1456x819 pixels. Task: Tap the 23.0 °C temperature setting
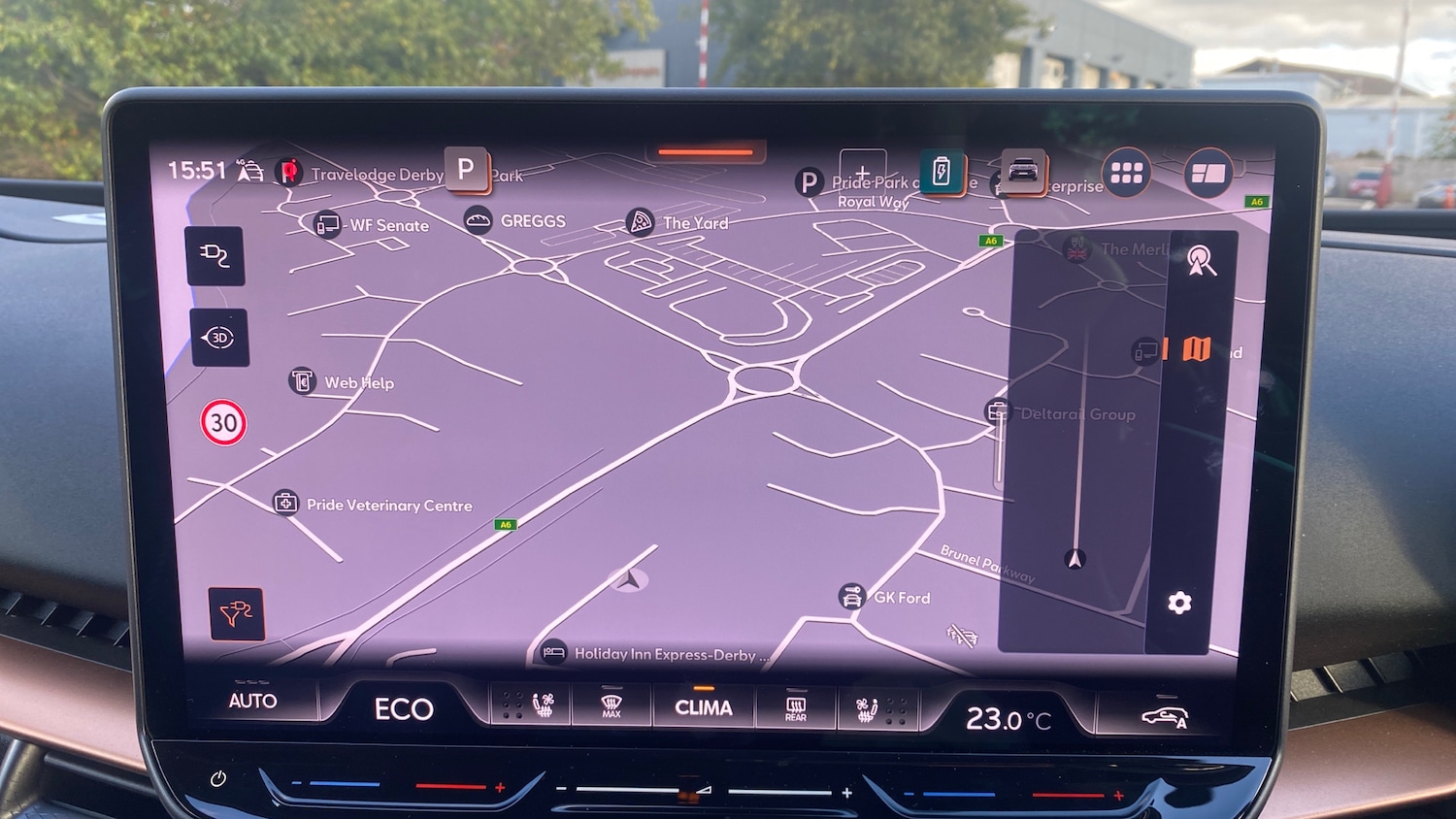coord(1008,719)
